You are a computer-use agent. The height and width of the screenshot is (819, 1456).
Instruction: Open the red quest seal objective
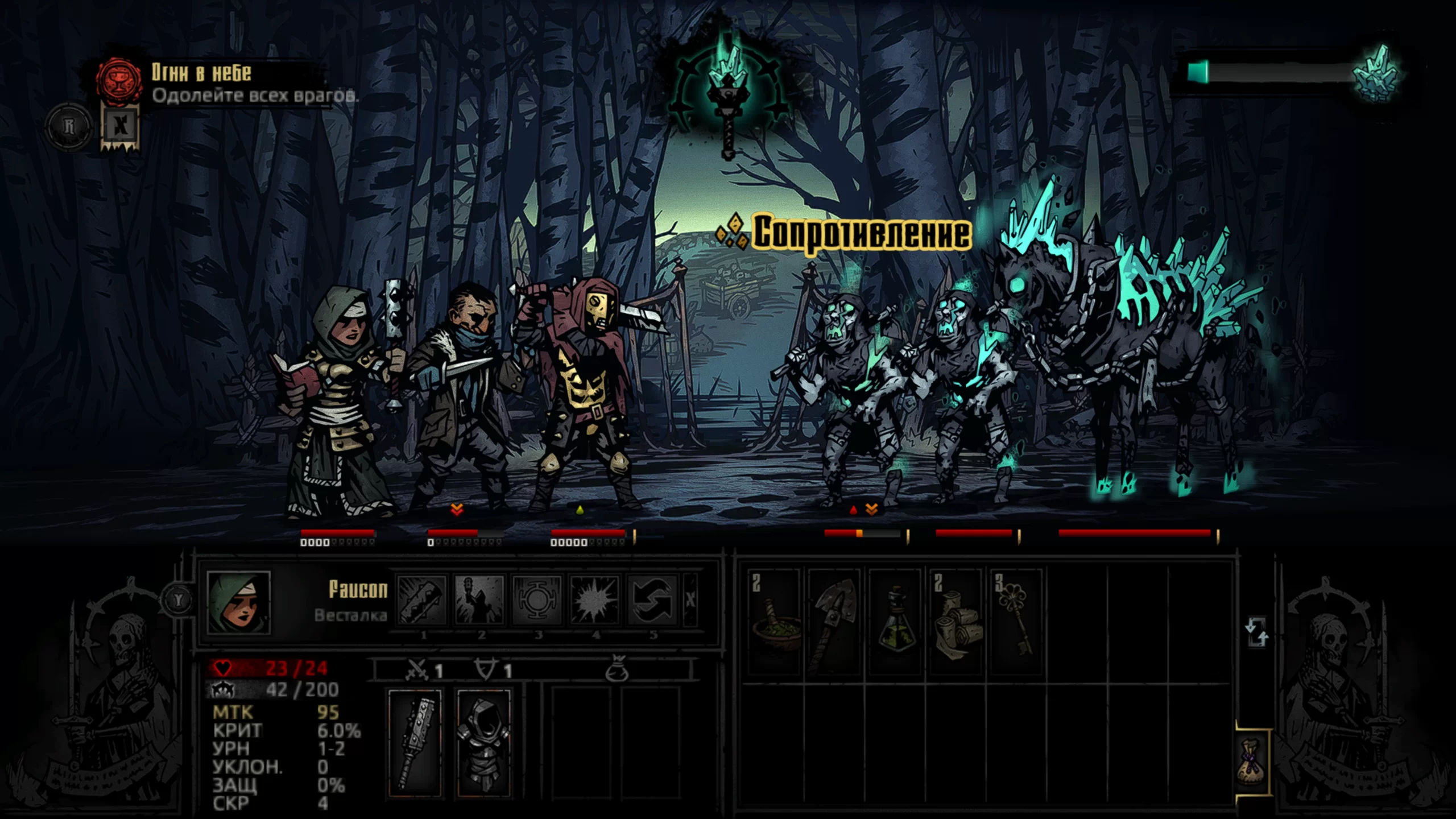[x=118, y=81]
